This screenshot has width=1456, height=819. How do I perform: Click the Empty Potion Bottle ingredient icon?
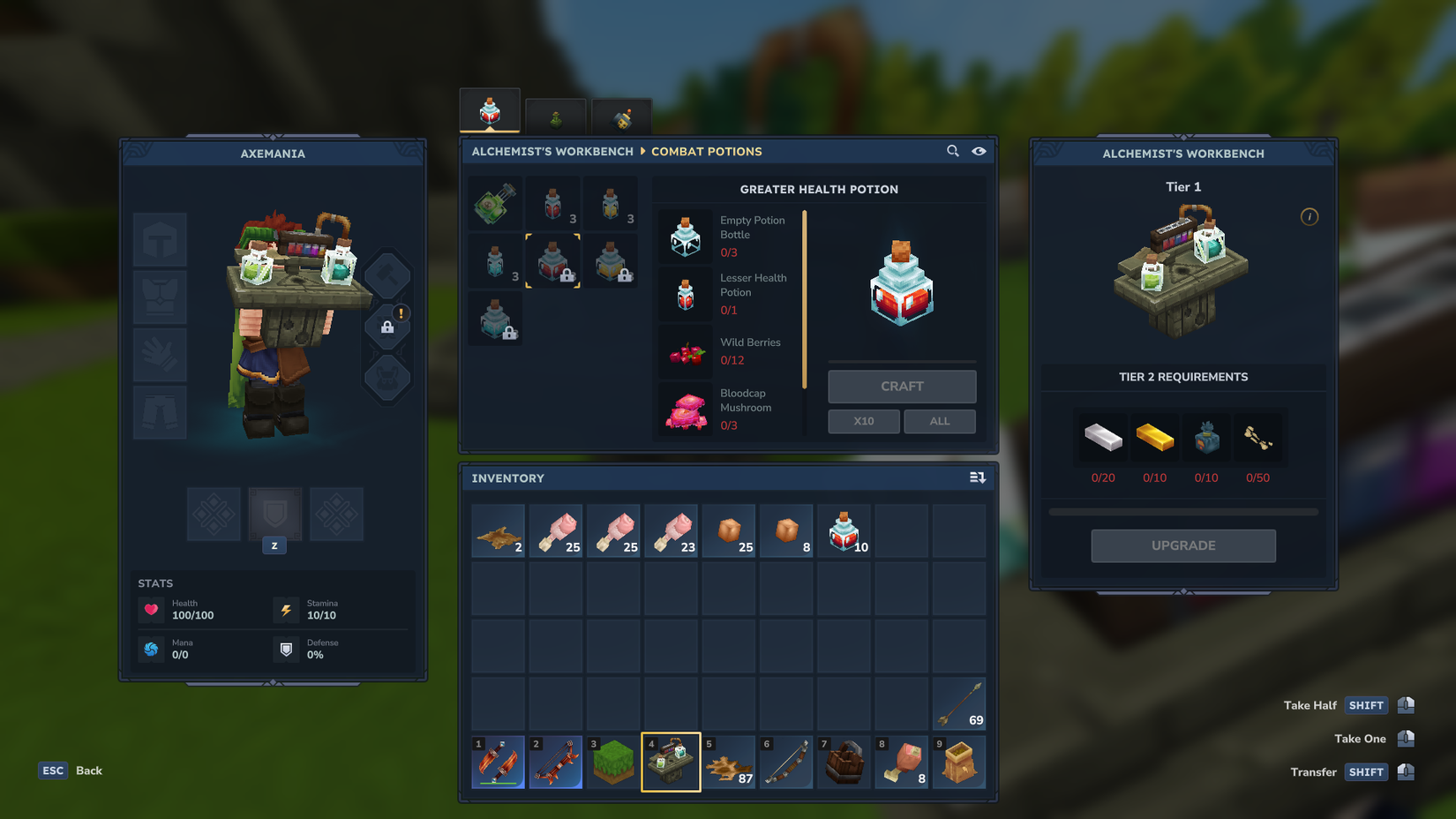pyautogui.click(x=686, y=236)
